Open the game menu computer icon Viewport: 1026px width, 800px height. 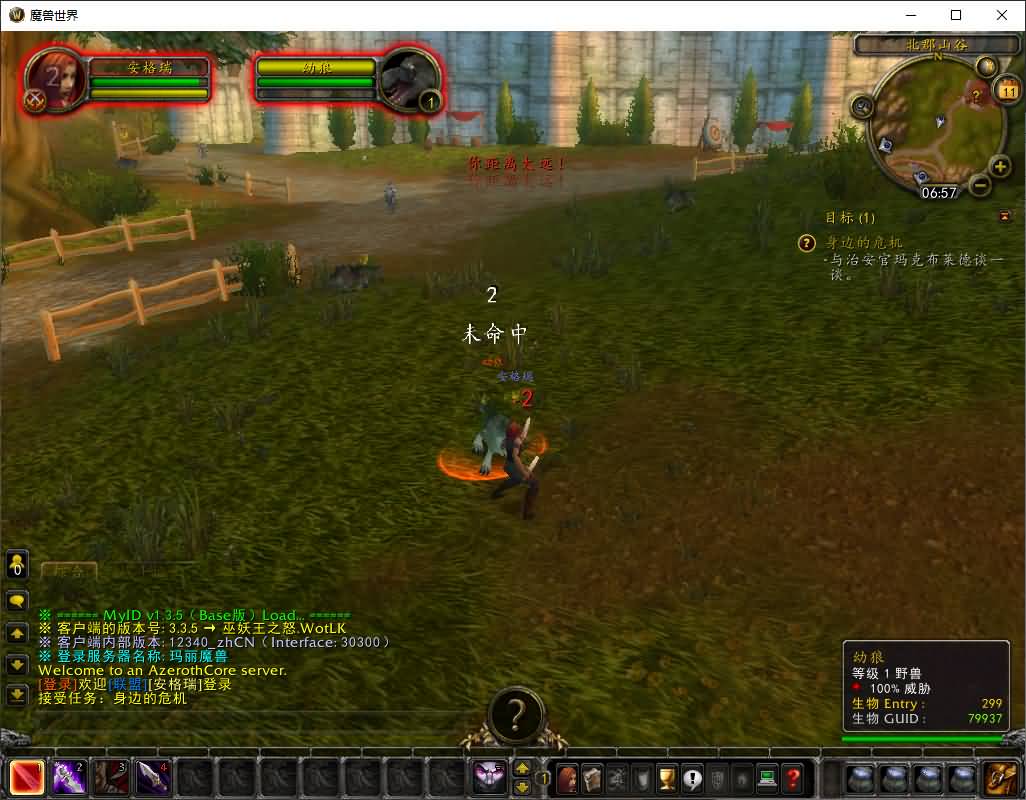coord(767,777)
